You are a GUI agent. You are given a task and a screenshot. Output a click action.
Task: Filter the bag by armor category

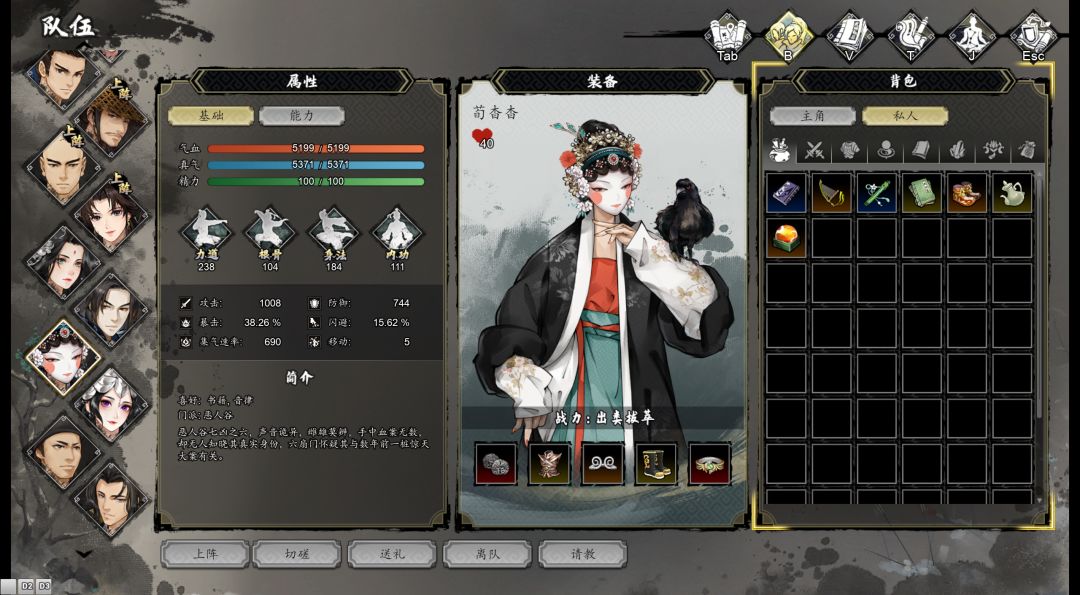pos(850,151)
